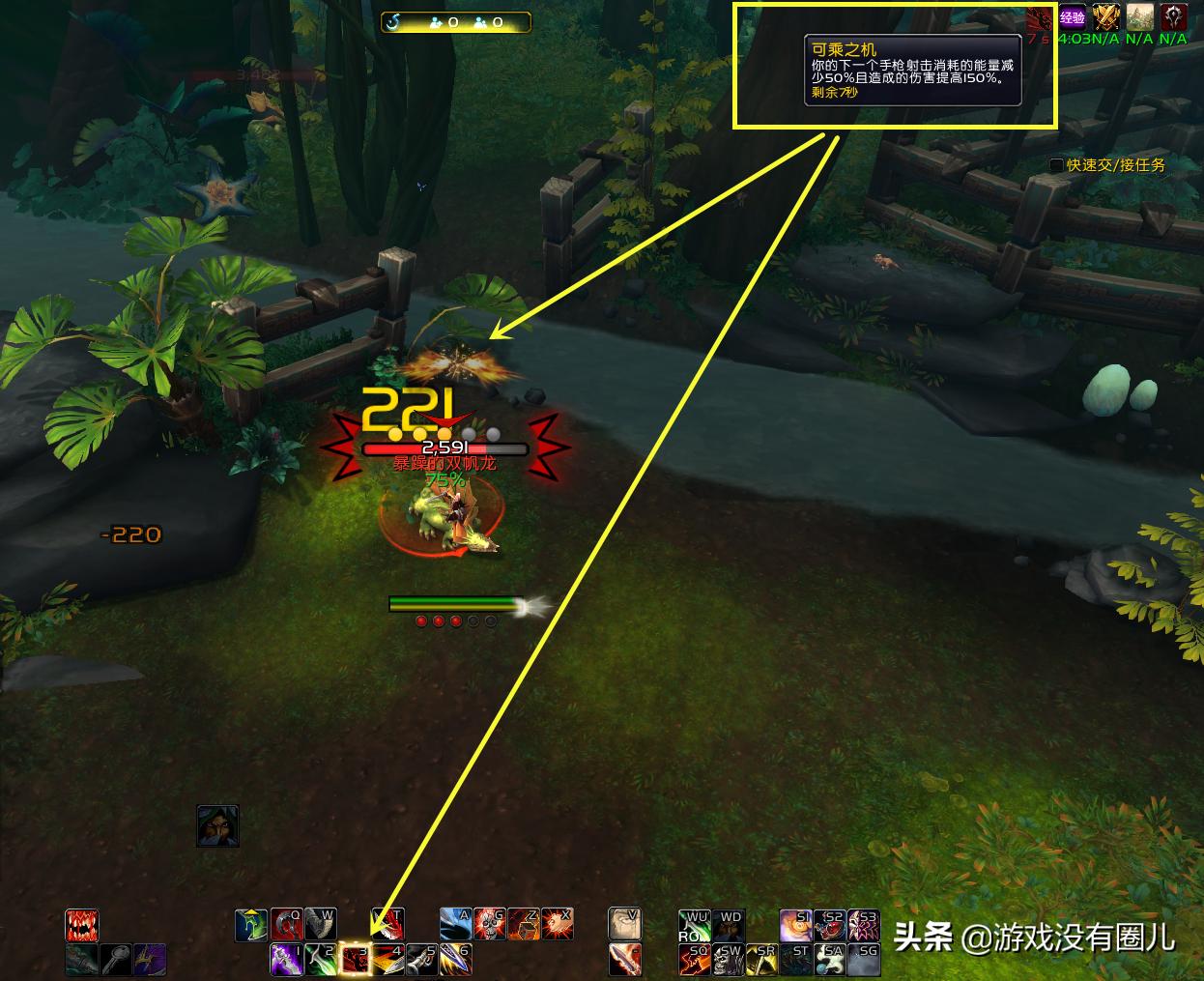This screenshot has height=981, width=1204.
Task: Use the pistol ability in slot 5
Action: click(421, 959)
